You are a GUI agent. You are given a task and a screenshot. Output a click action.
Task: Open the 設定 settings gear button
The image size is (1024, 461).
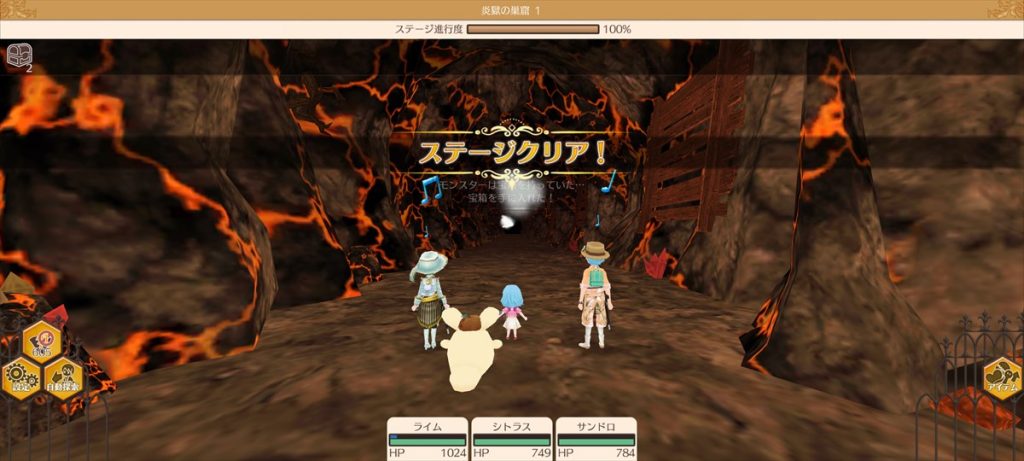(x=21, y=378)
